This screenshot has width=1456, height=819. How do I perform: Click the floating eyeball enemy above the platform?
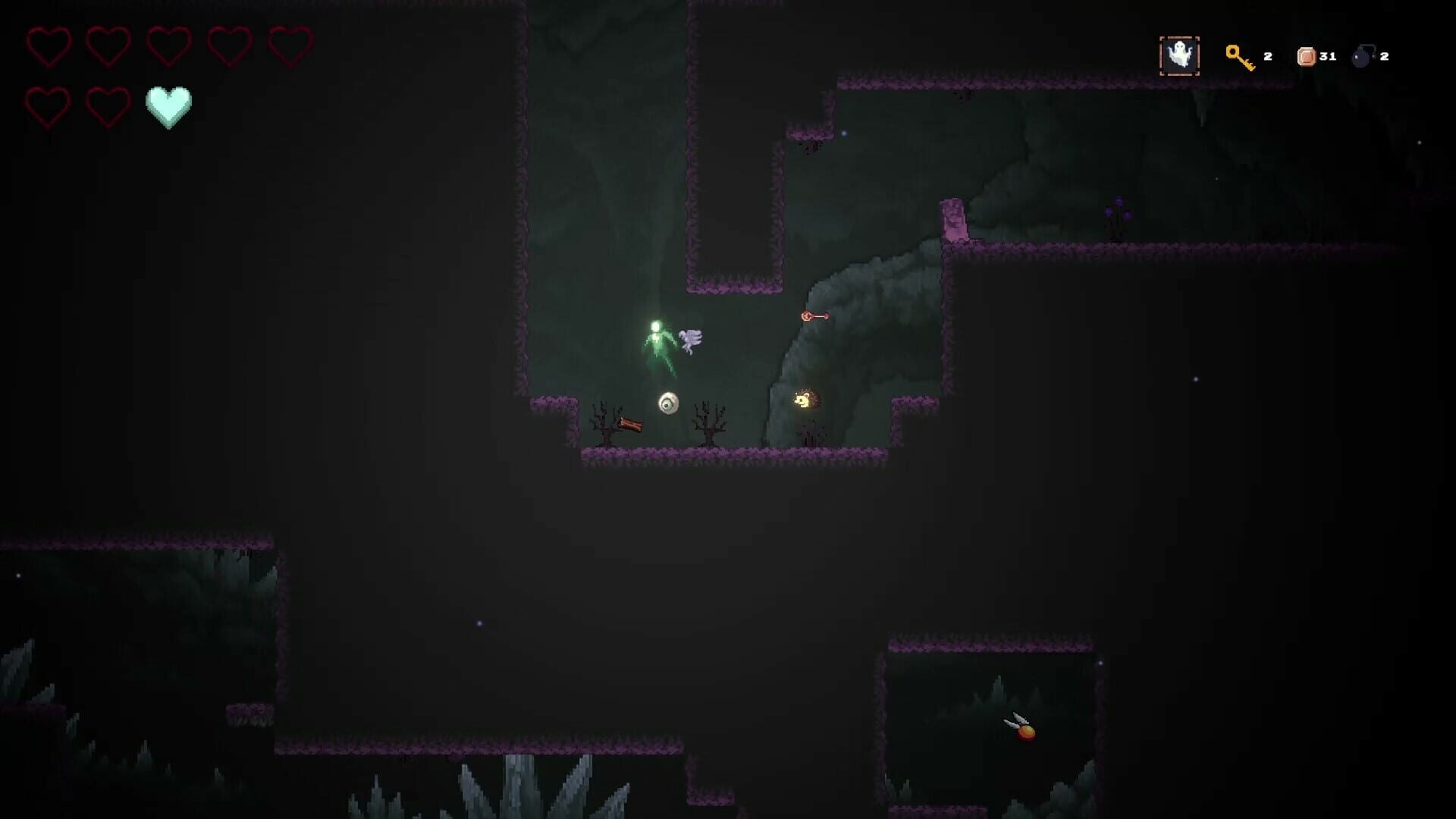(667, 403)
